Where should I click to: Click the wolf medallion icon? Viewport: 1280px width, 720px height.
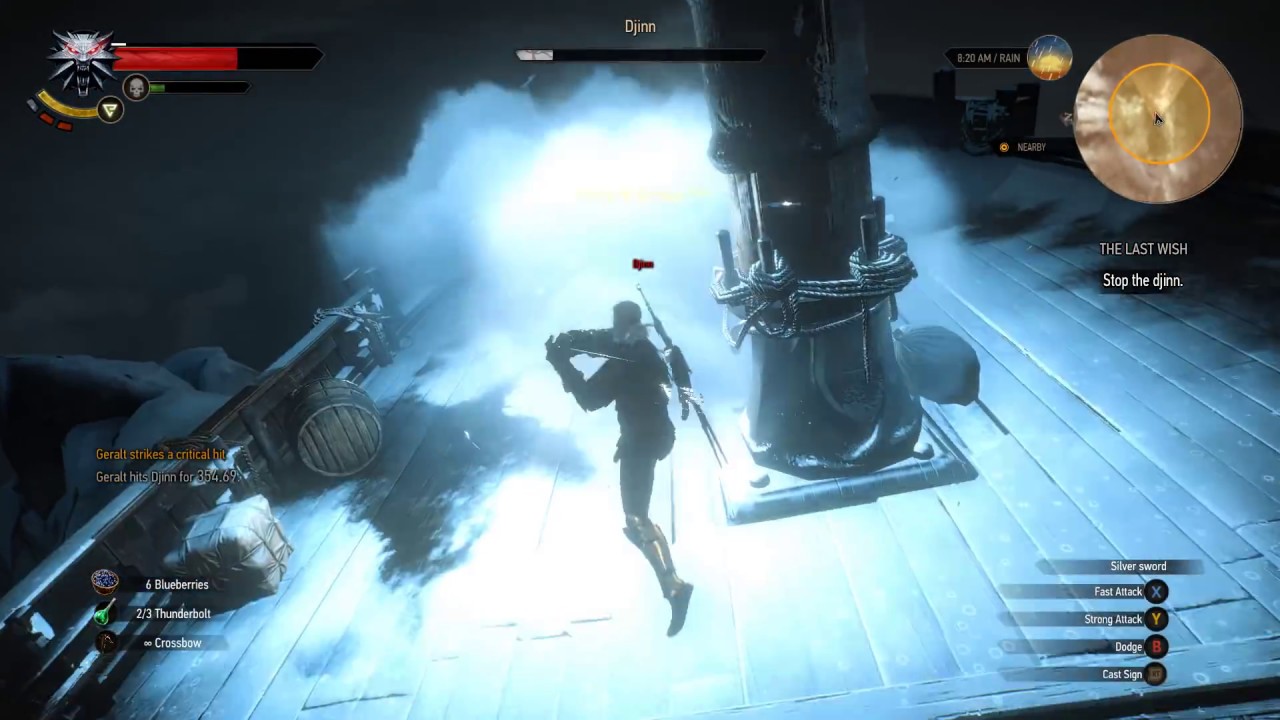(82, 60)
